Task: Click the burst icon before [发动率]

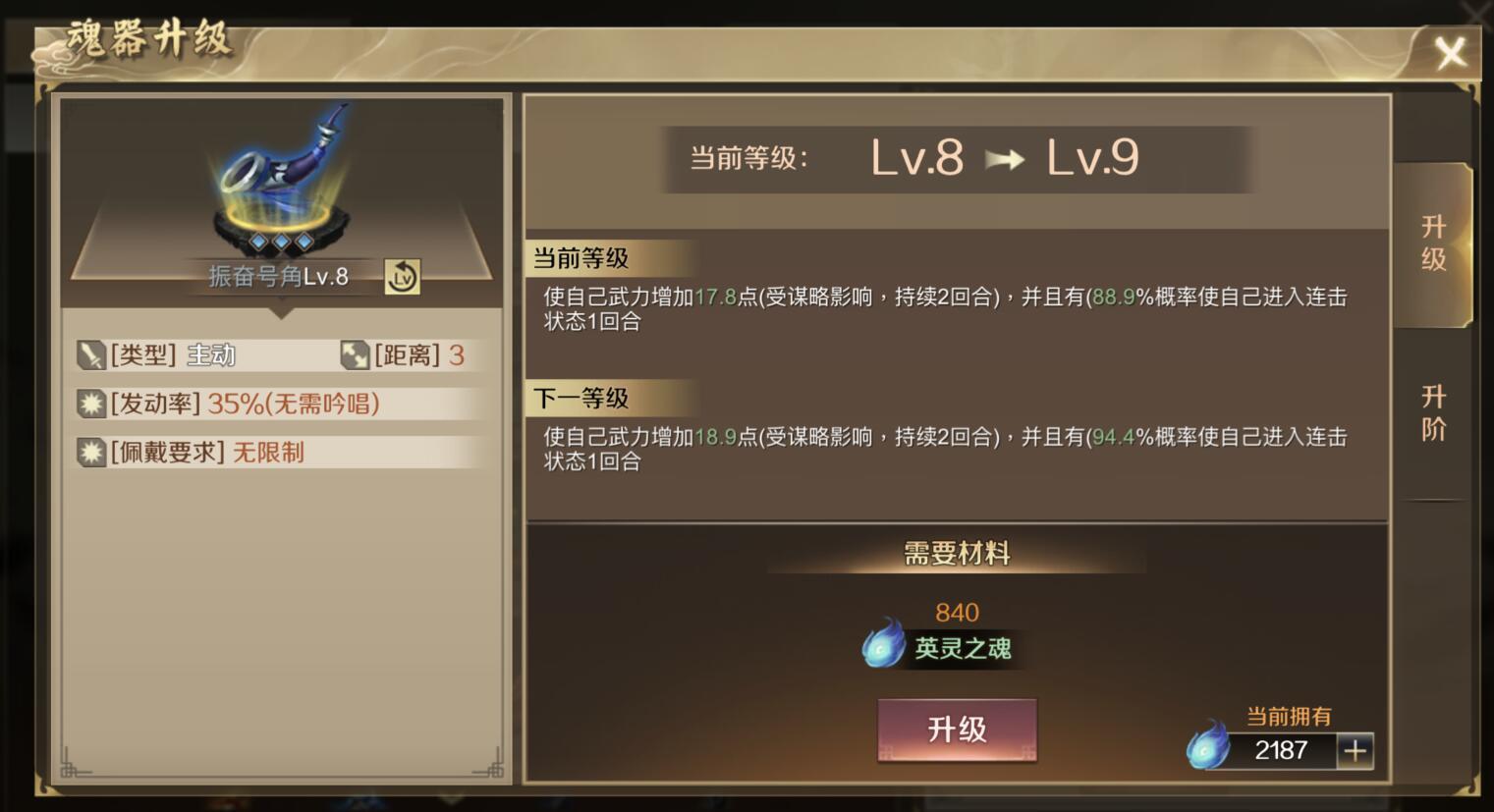Action: pos(93,403)
